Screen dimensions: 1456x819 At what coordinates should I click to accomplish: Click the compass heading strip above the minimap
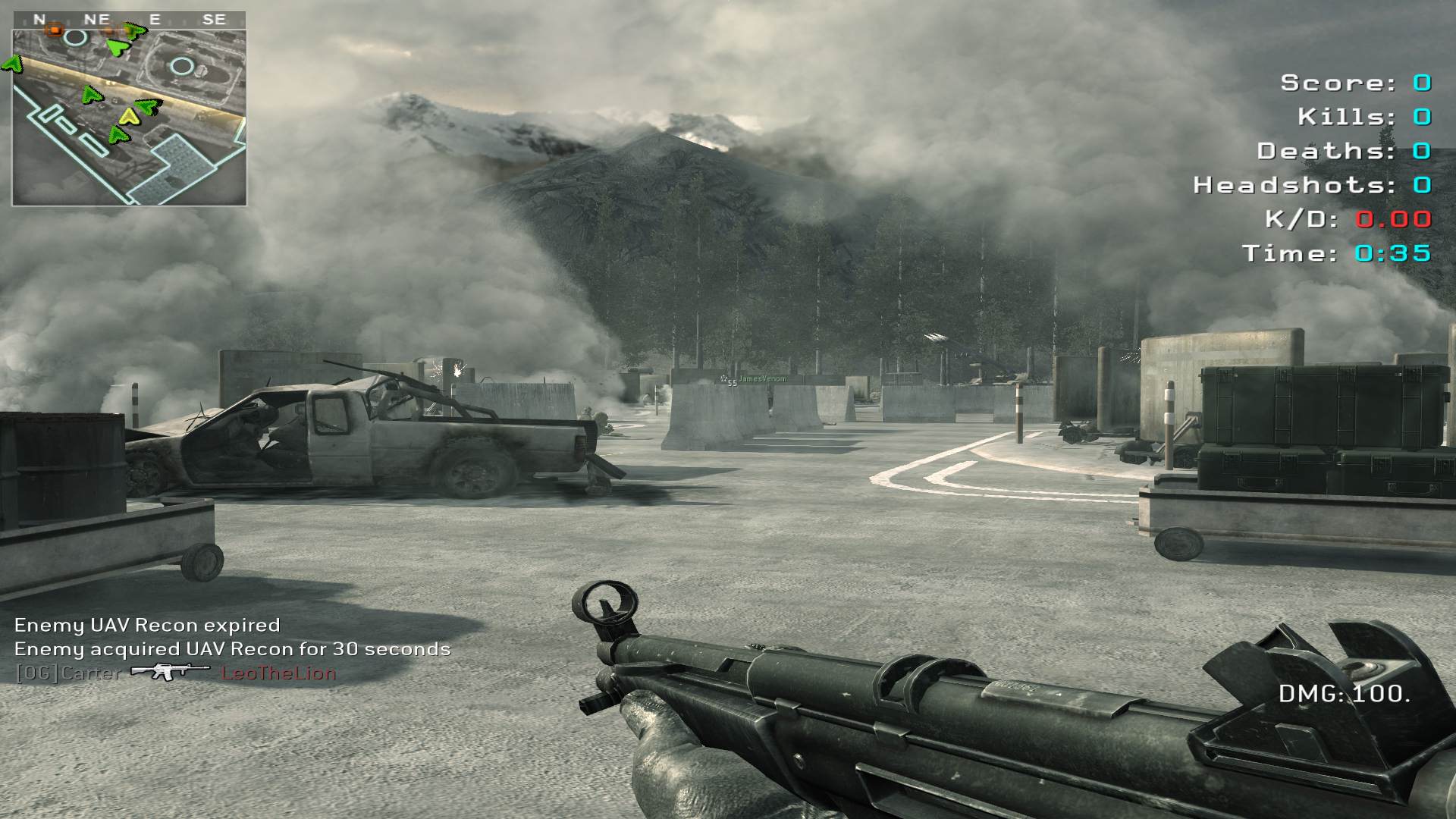(x=129, y=20)
